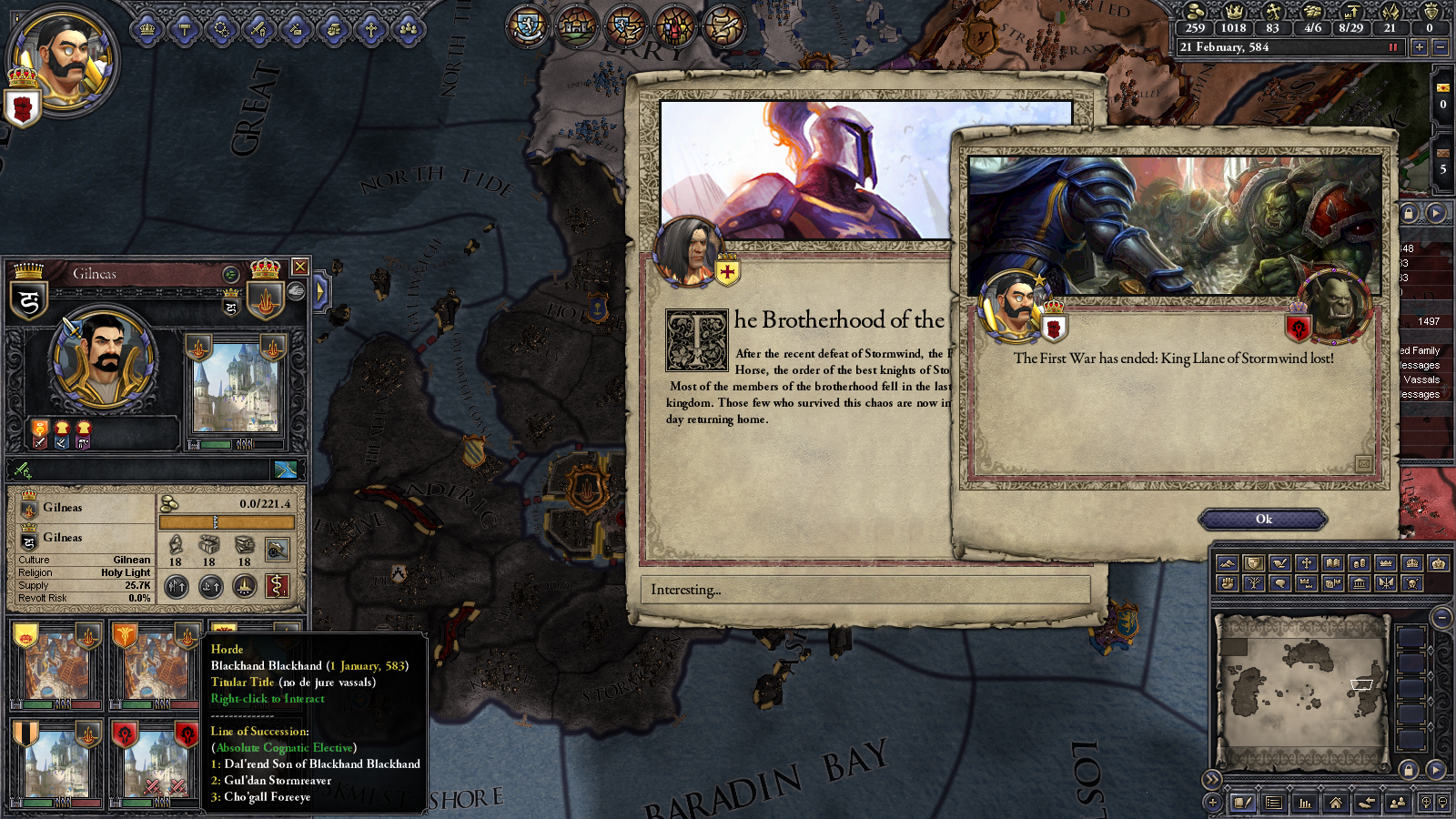Click the world minimap
The width and height of the screenshot is (1456, 819).
(x=1301, y=692)
